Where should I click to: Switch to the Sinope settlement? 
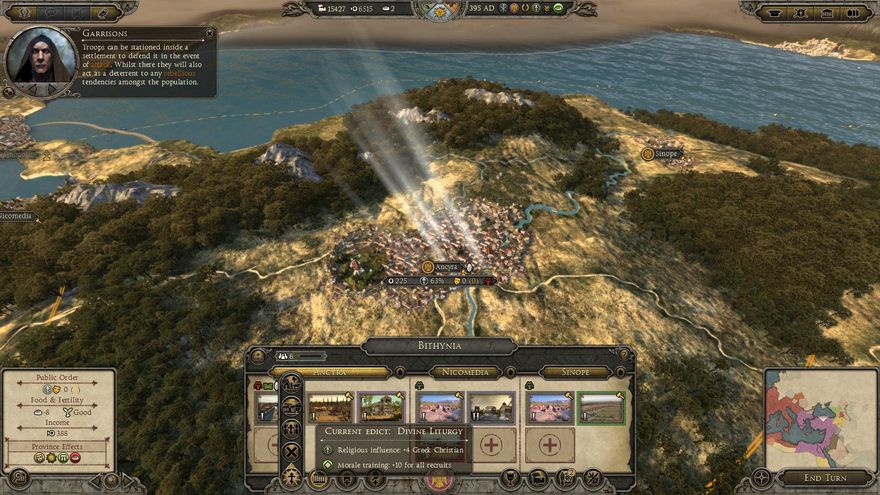[x=575, y=372]
